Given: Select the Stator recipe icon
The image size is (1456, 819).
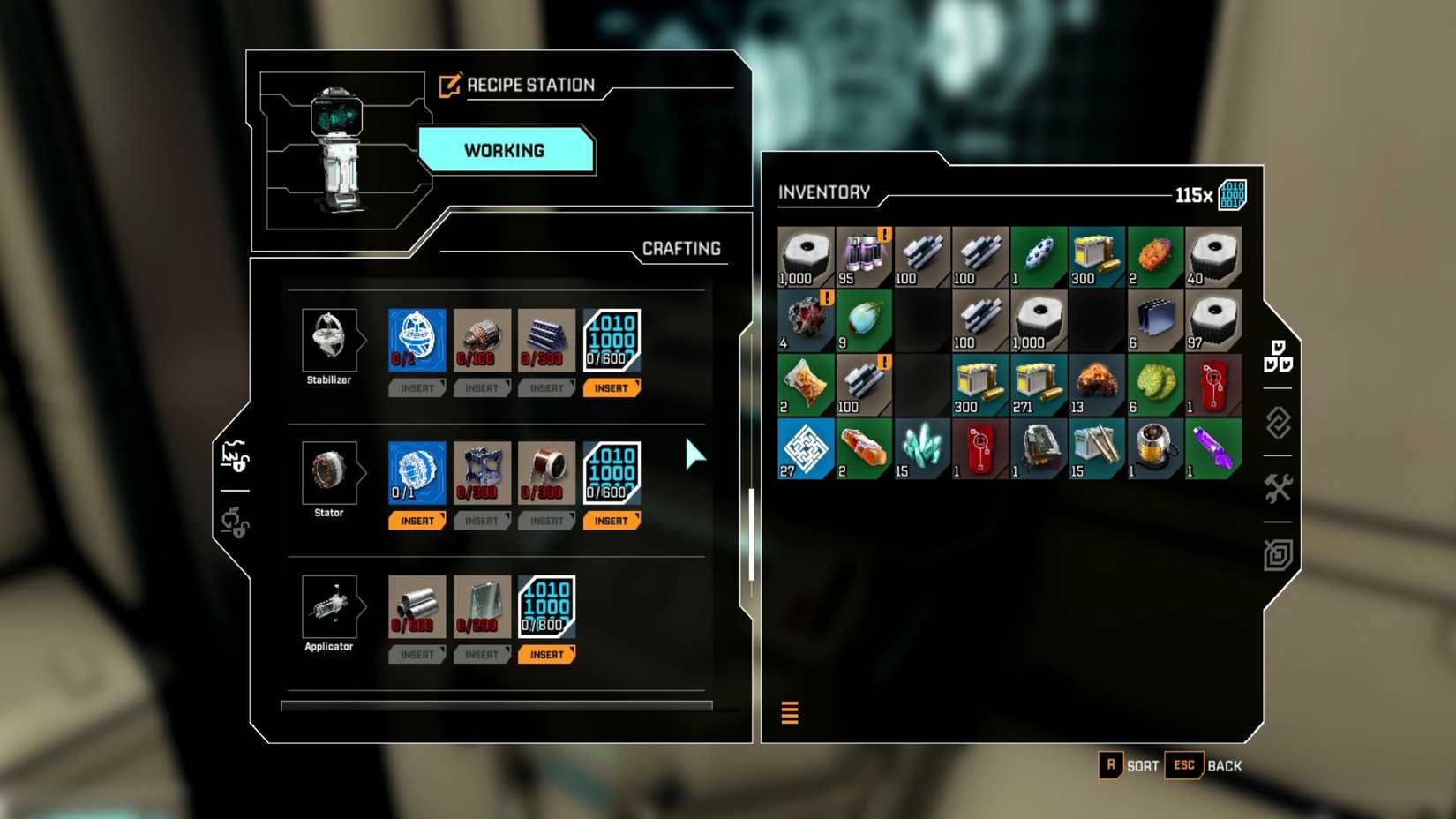Looking at the screenshot, I should pos(329,474).
